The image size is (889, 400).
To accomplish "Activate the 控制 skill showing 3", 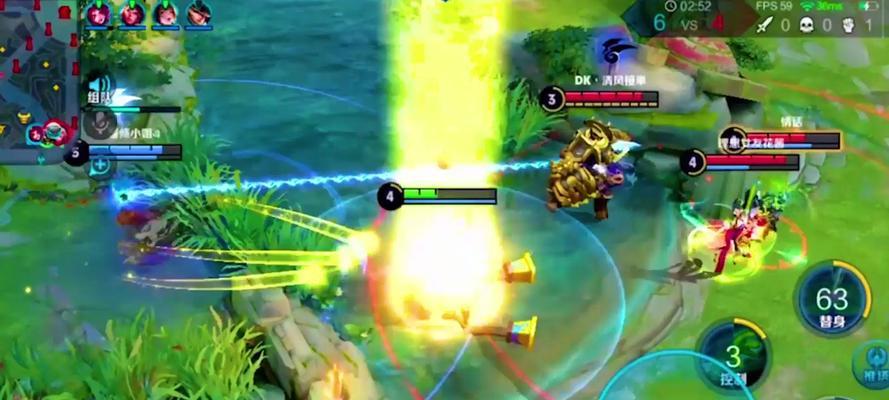I will 735,356.
